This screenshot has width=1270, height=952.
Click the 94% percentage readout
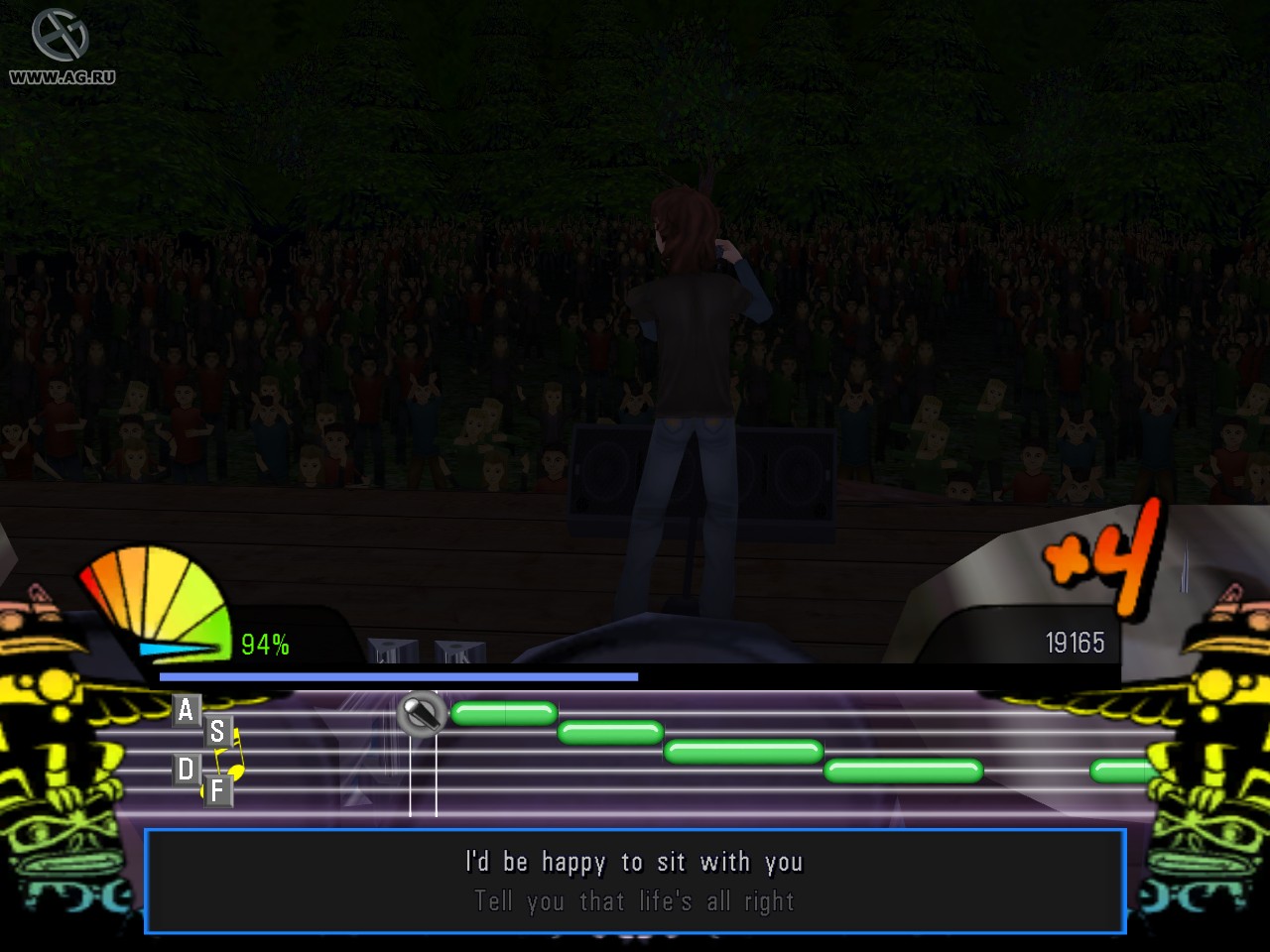[x=264, y=645]
